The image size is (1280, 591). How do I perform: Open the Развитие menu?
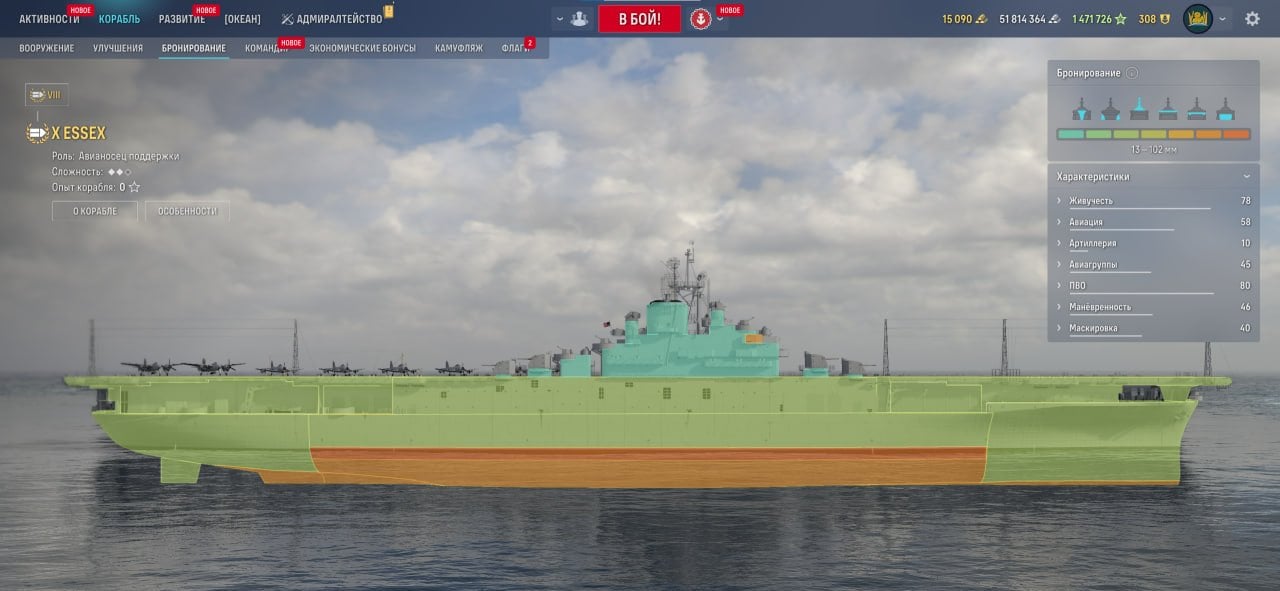[x=182, y=19]
